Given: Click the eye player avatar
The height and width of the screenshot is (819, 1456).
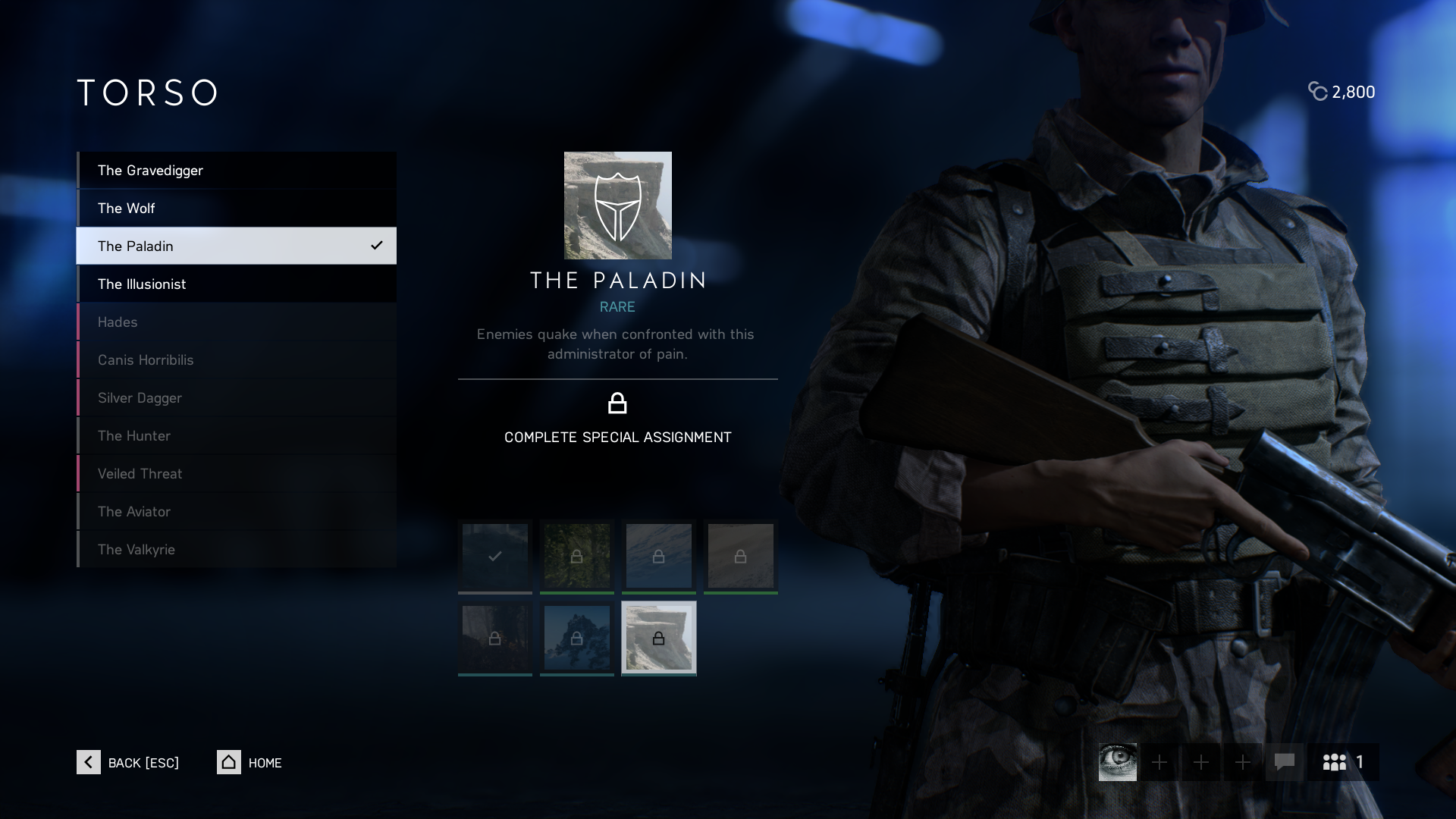Looking at the screenshot, I should (x=1118, y=762).
